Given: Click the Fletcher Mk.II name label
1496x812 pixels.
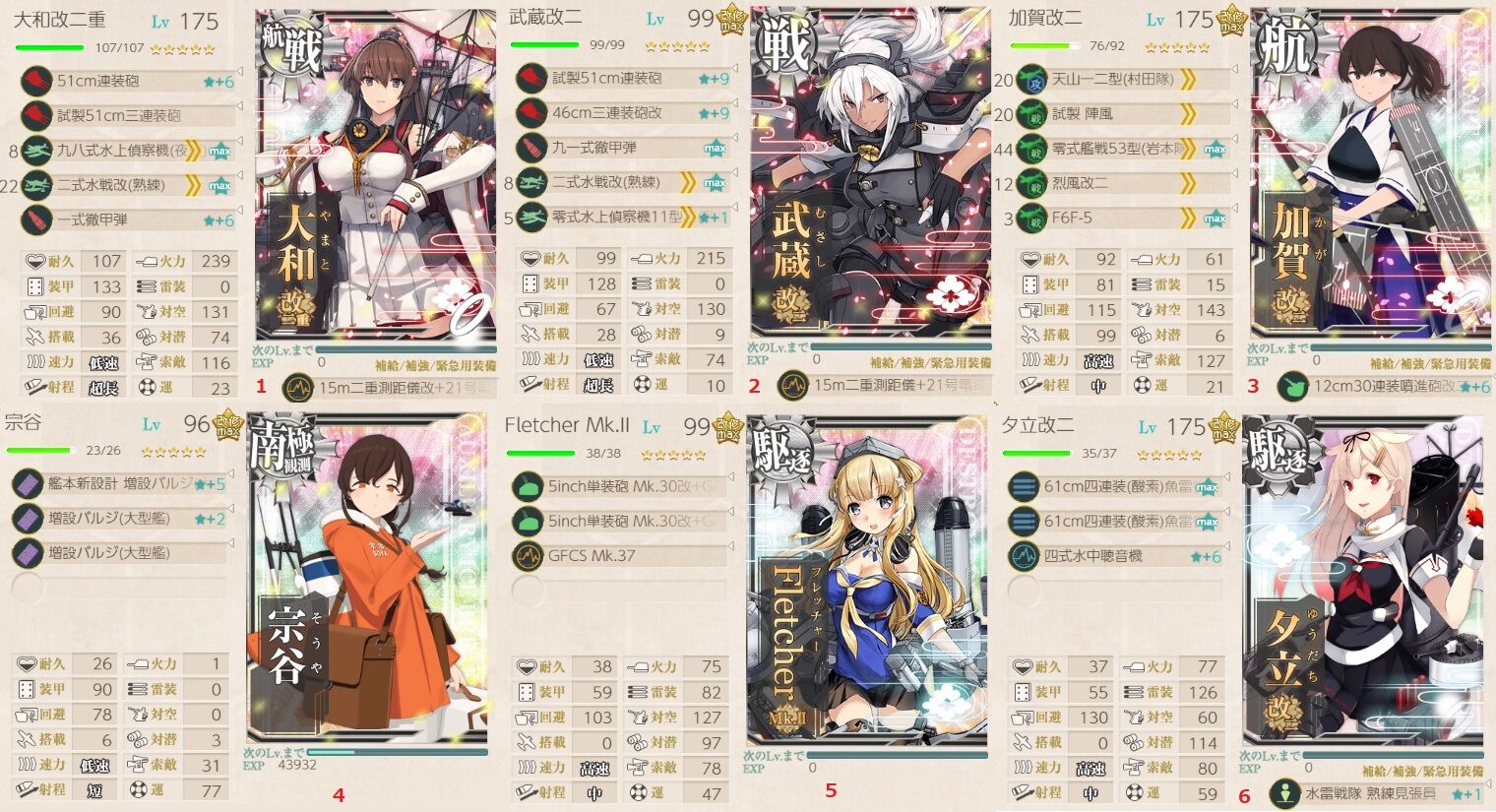Looking at the screenshot, I should tap(566, 425).
